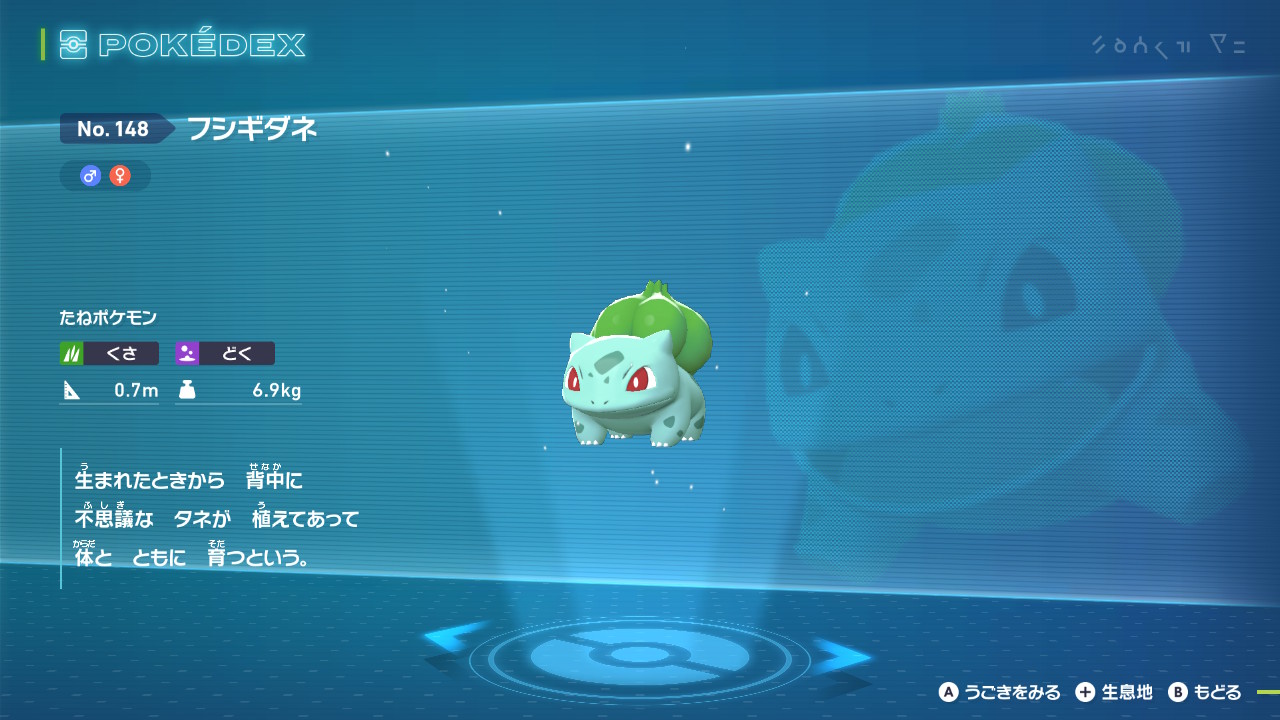Screen dimensions: 1280x720
Task: Select the blue male gender icon
Action: (91, 176)
